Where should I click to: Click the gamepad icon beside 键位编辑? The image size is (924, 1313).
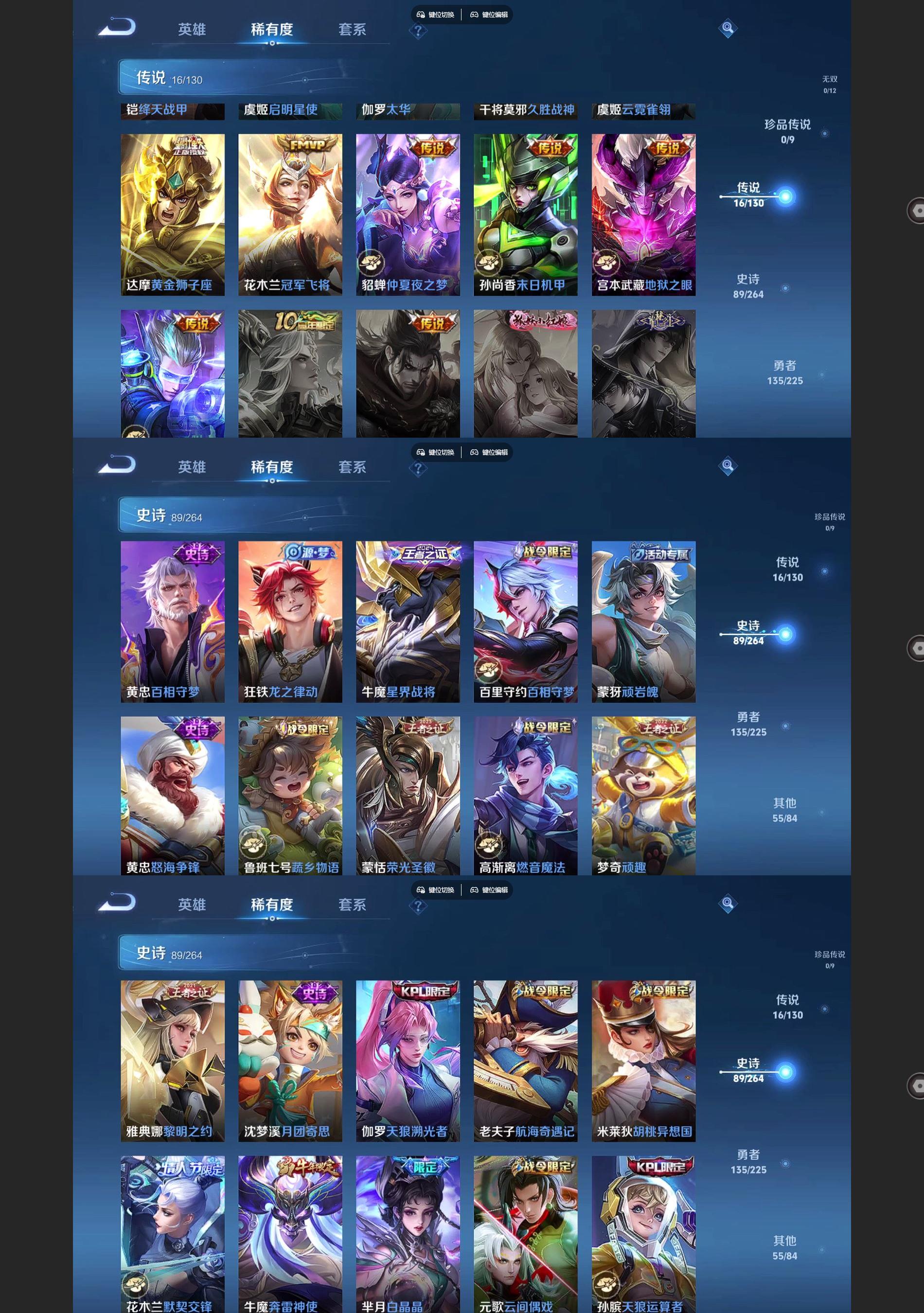pos(474,15)
